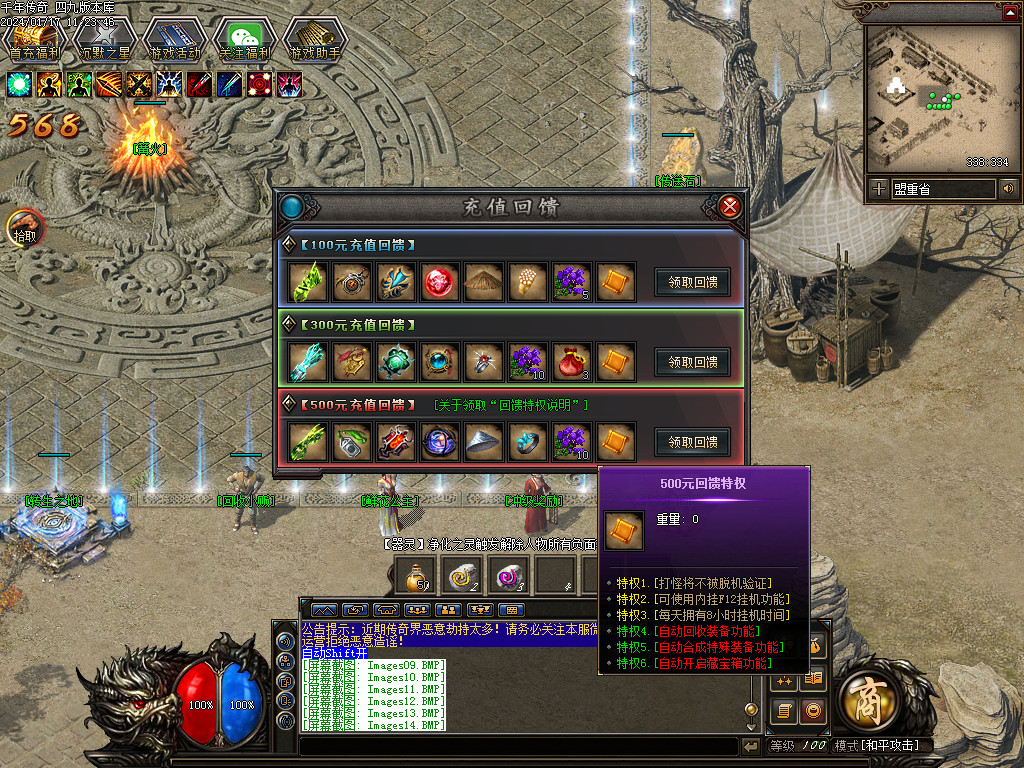Claim the 100元 recharge reward
This screenshot has width=1024, height=768.
(x=692, y=282)
